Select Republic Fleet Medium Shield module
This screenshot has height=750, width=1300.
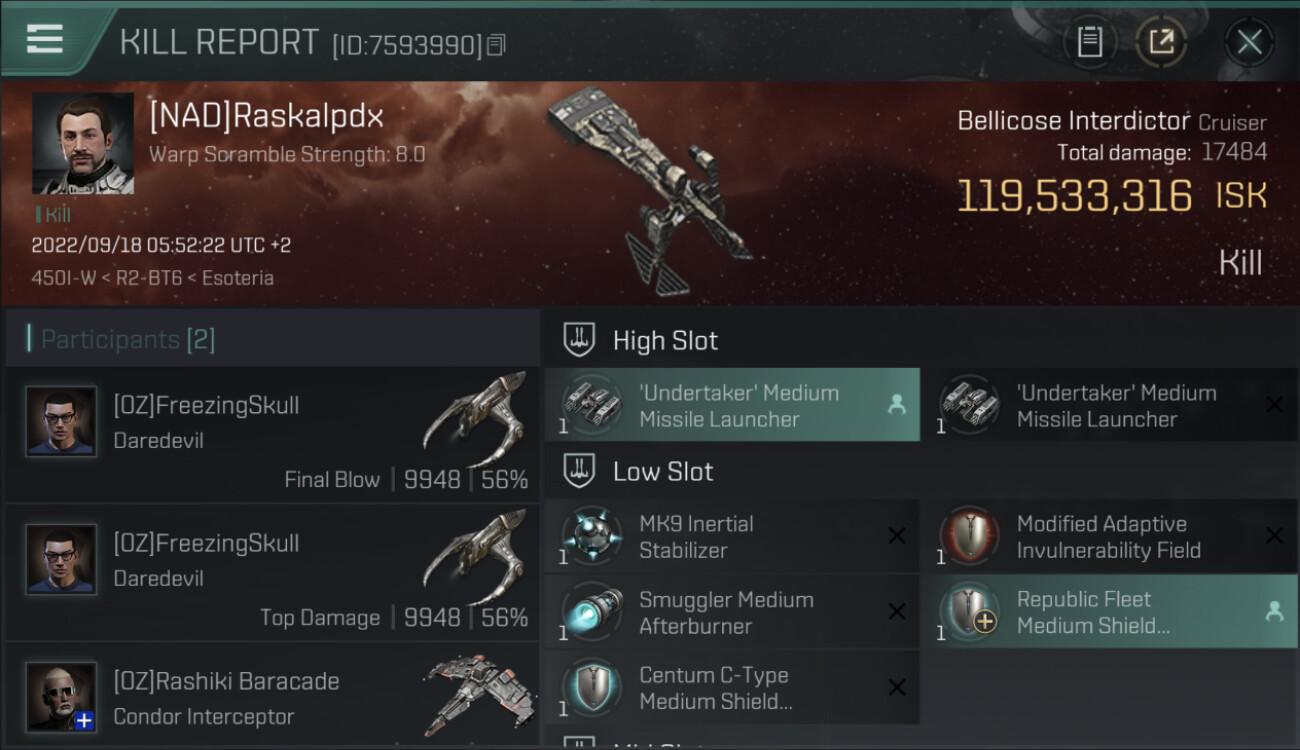point(1108,612)
